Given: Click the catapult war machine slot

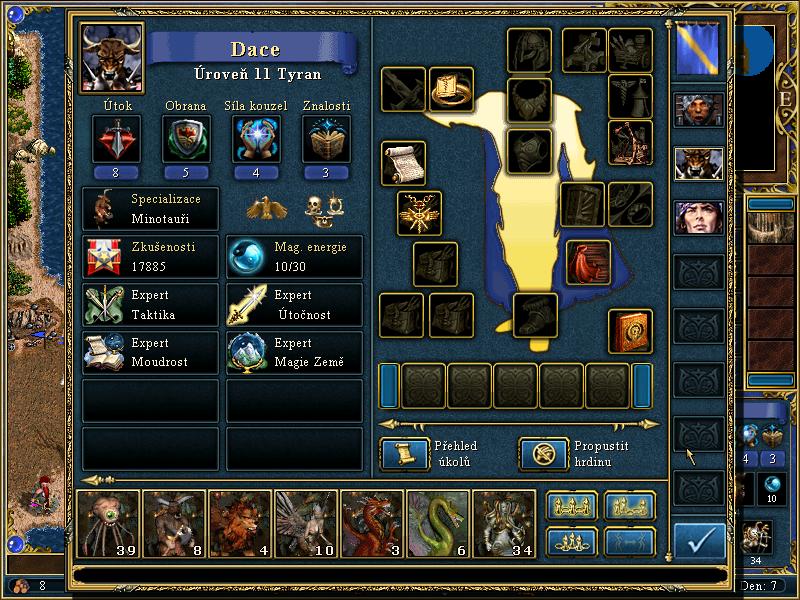Looking at the screenshot, I should [x=630, y=142].
